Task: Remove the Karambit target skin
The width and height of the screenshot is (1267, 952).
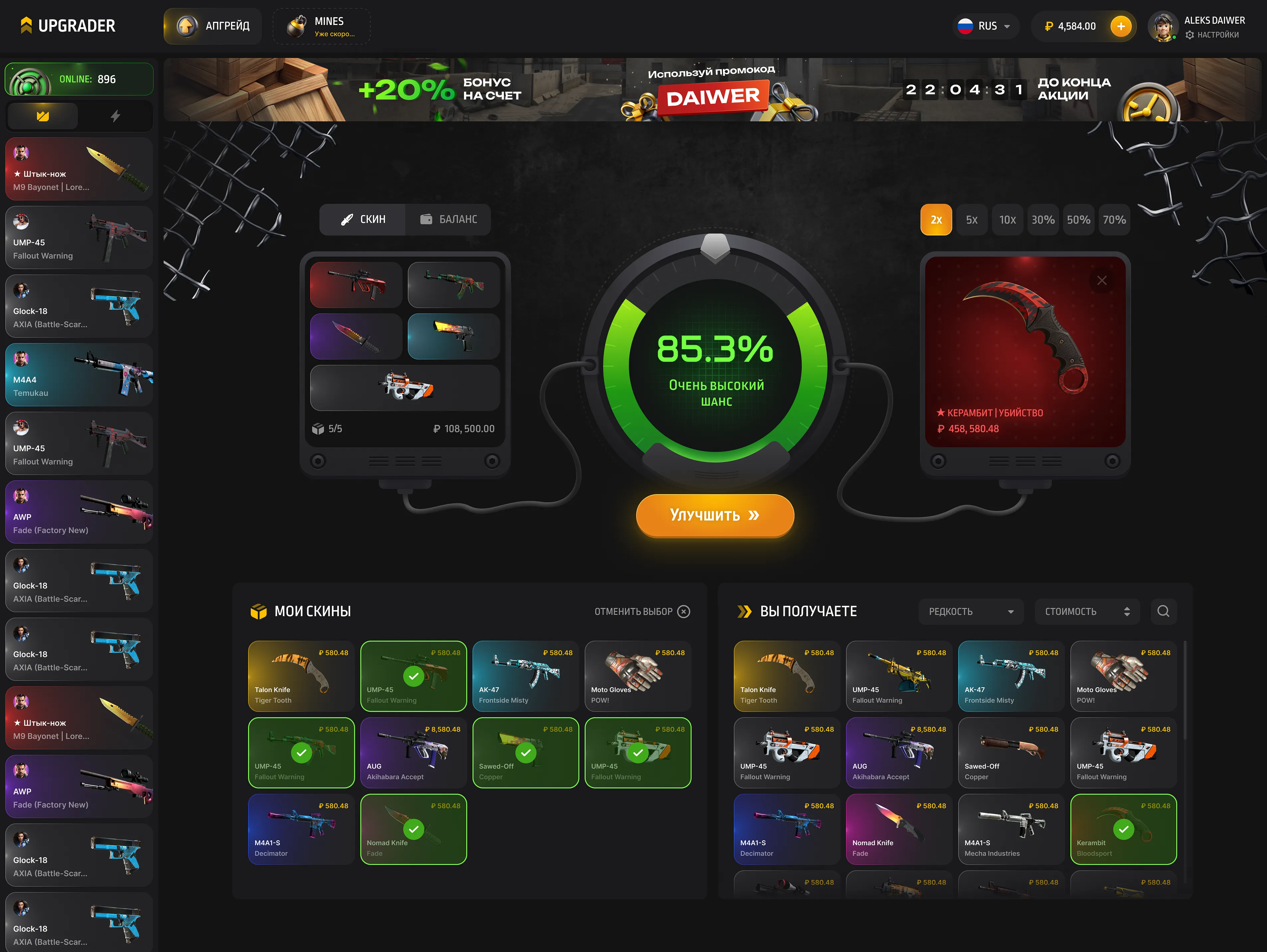Action: click(1101, 281)
